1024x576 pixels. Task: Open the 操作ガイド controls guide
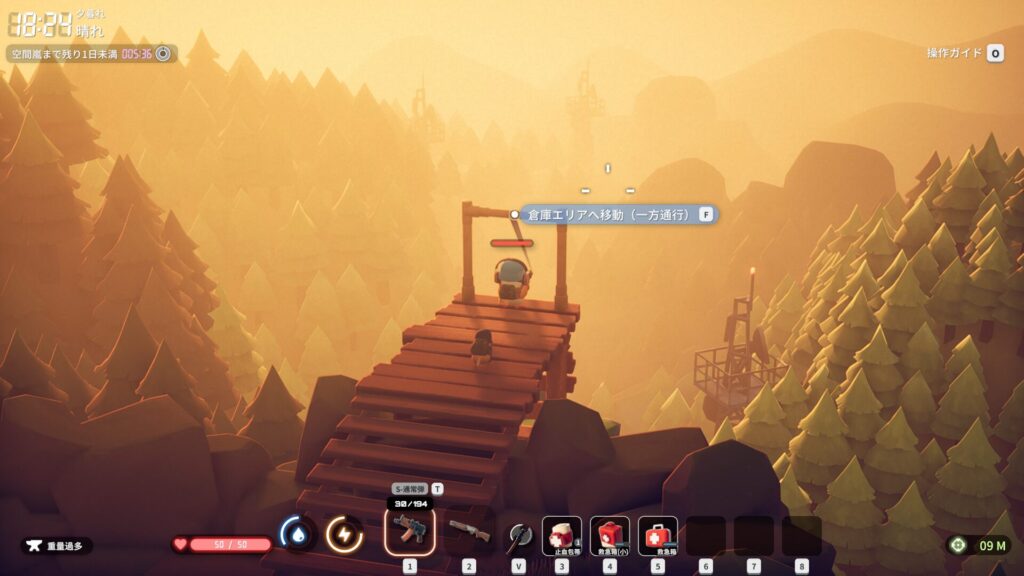[964, 53]
